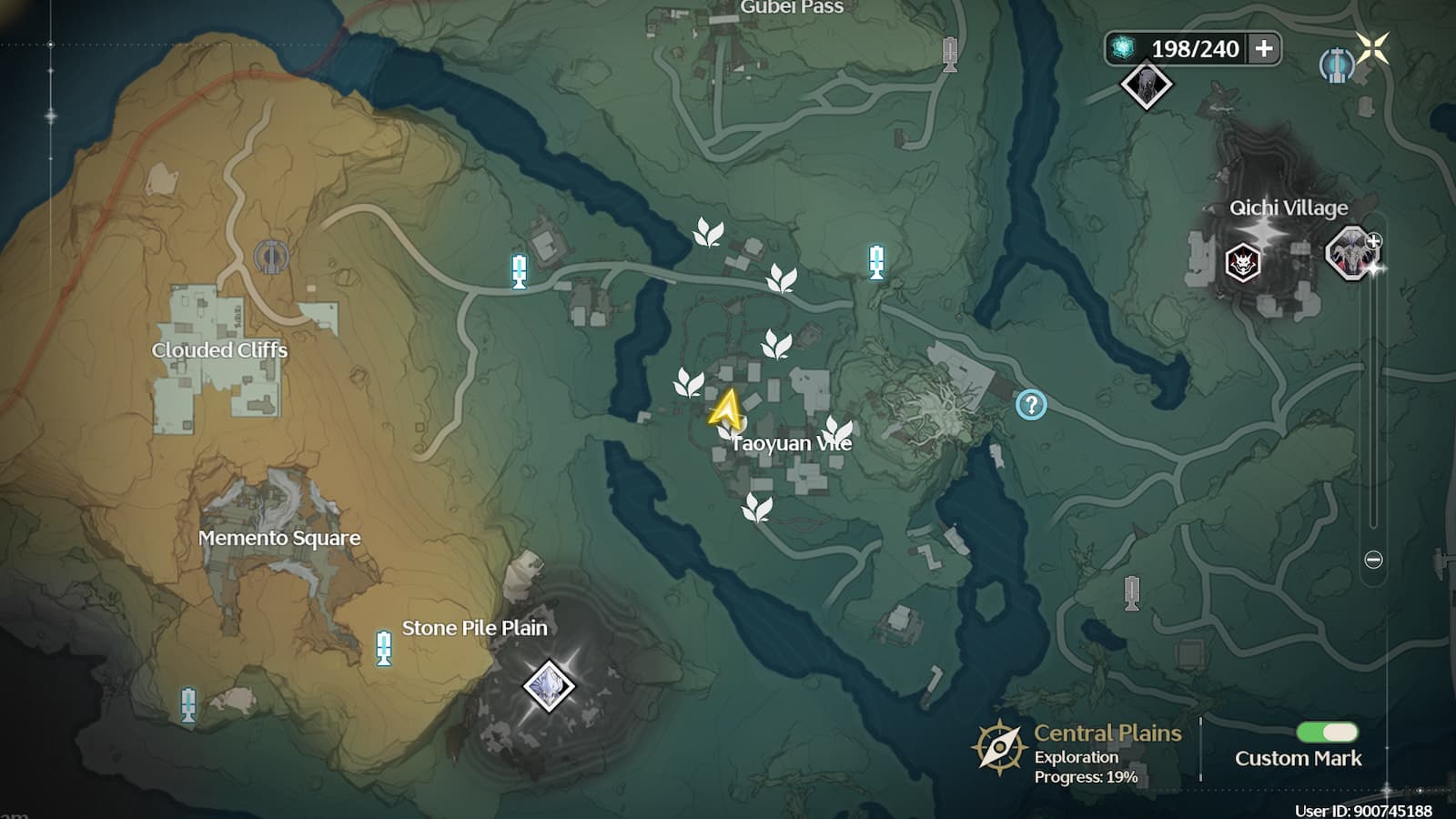Click the zoom in plus near the boss icon
The width and height of the screenshot is (1456, 819).
(1372, 241)
